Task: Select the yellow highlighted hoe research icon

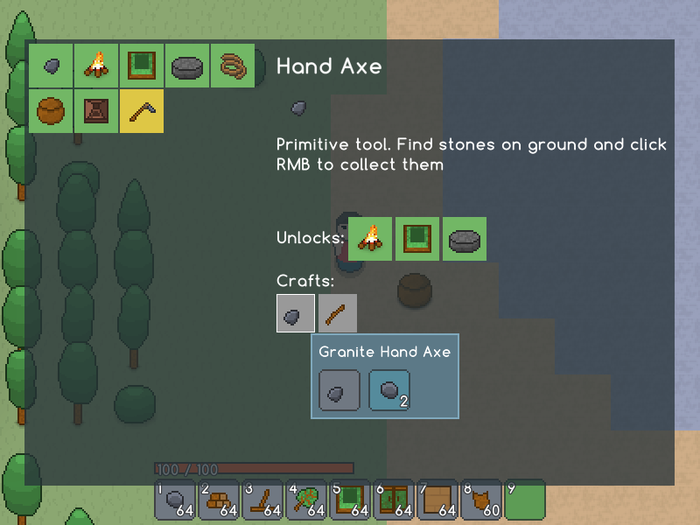Action: tap(142, 111)
